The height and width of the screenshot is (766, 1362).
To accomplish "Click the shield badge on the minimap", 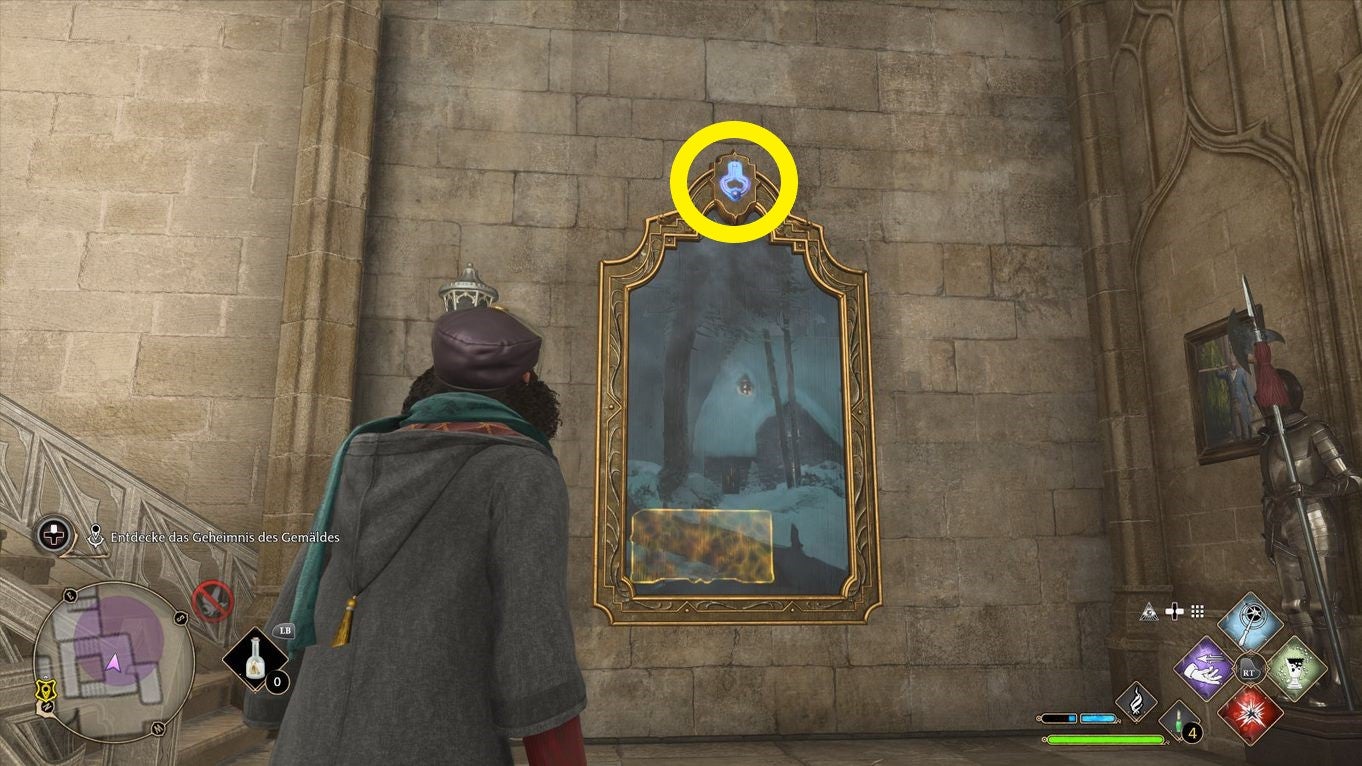I will (x=46, y=689).
